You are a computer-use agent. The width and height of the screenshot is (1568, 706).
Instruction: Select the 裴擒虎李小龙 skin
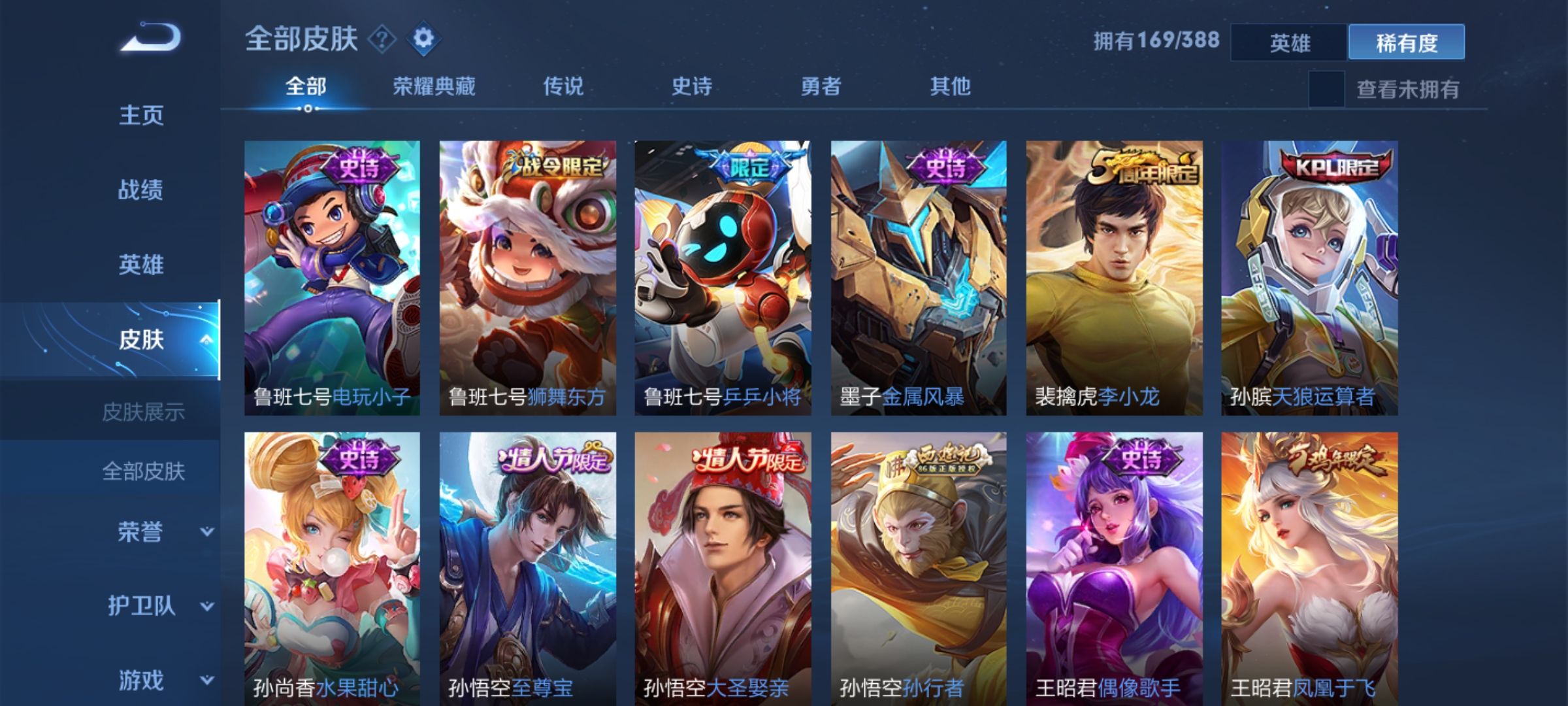[x=1115, y=275]
